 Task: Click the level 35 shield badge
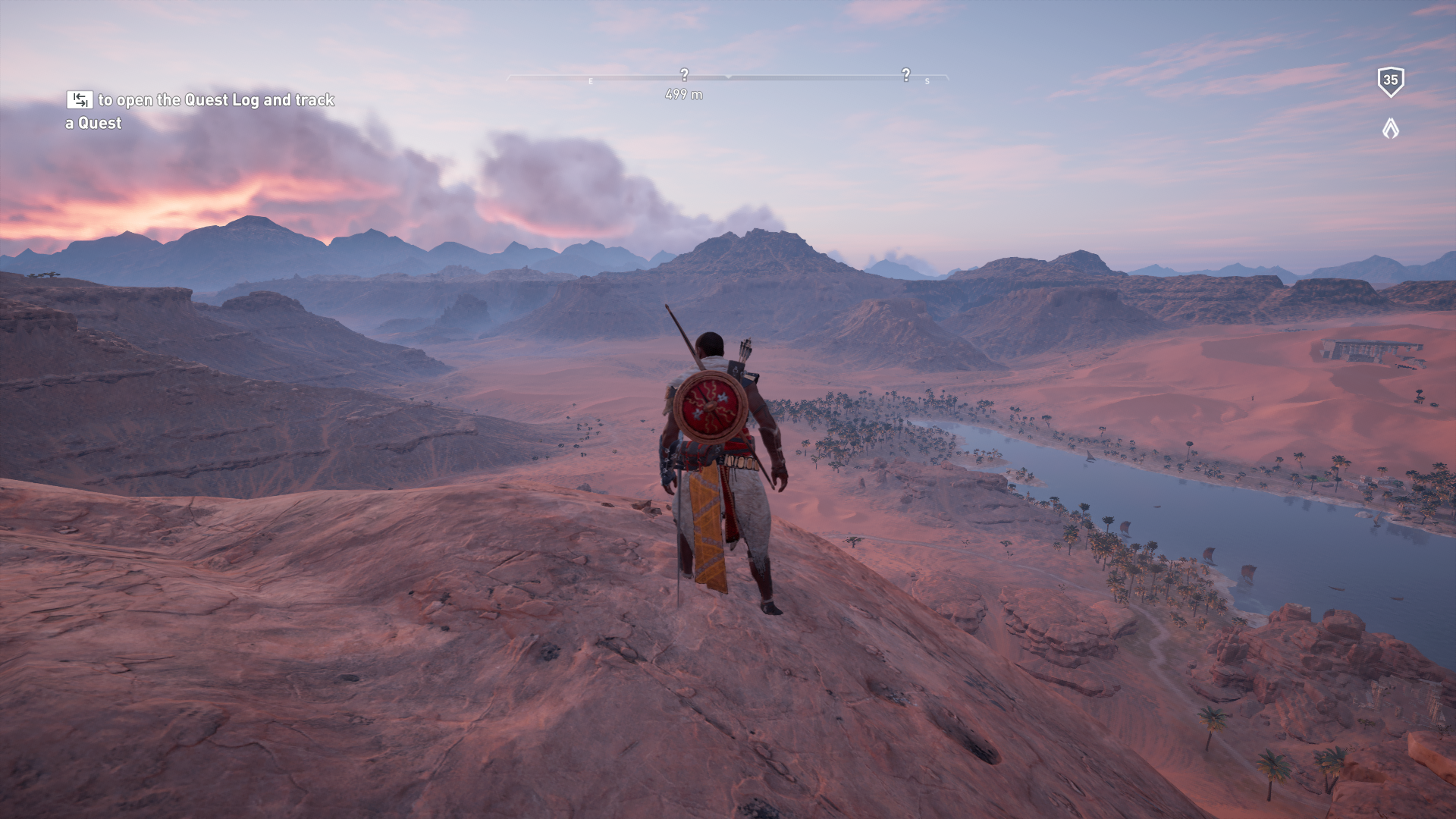[1390, 81]
